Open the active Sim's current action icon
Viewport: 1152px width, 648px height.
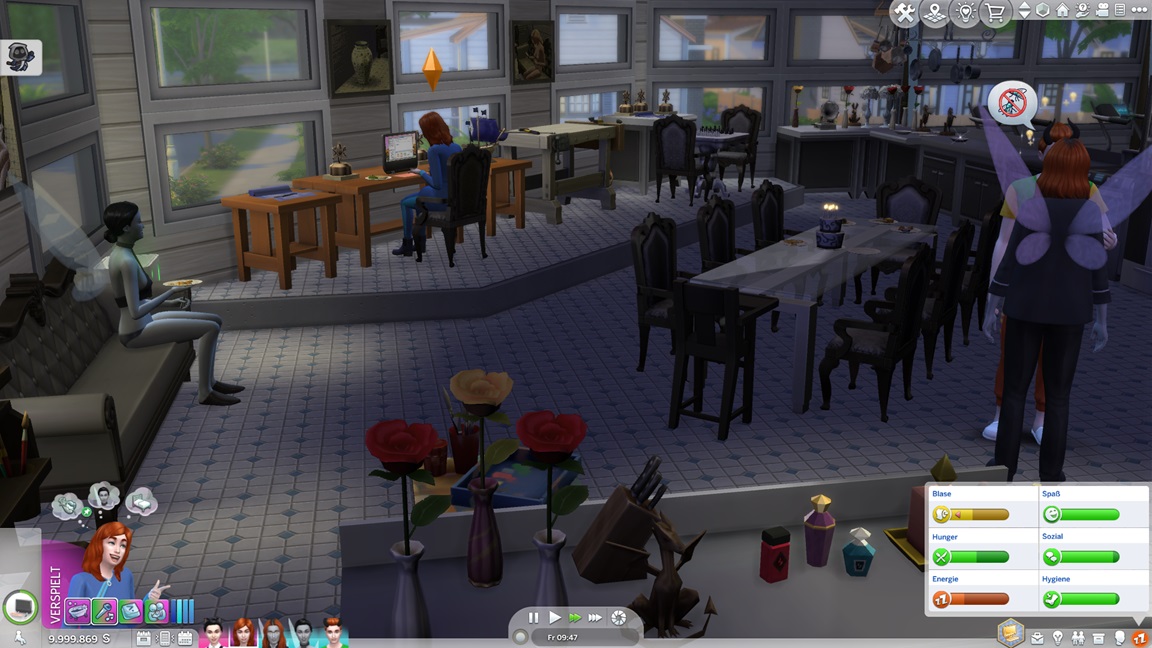tap(20, 606)
